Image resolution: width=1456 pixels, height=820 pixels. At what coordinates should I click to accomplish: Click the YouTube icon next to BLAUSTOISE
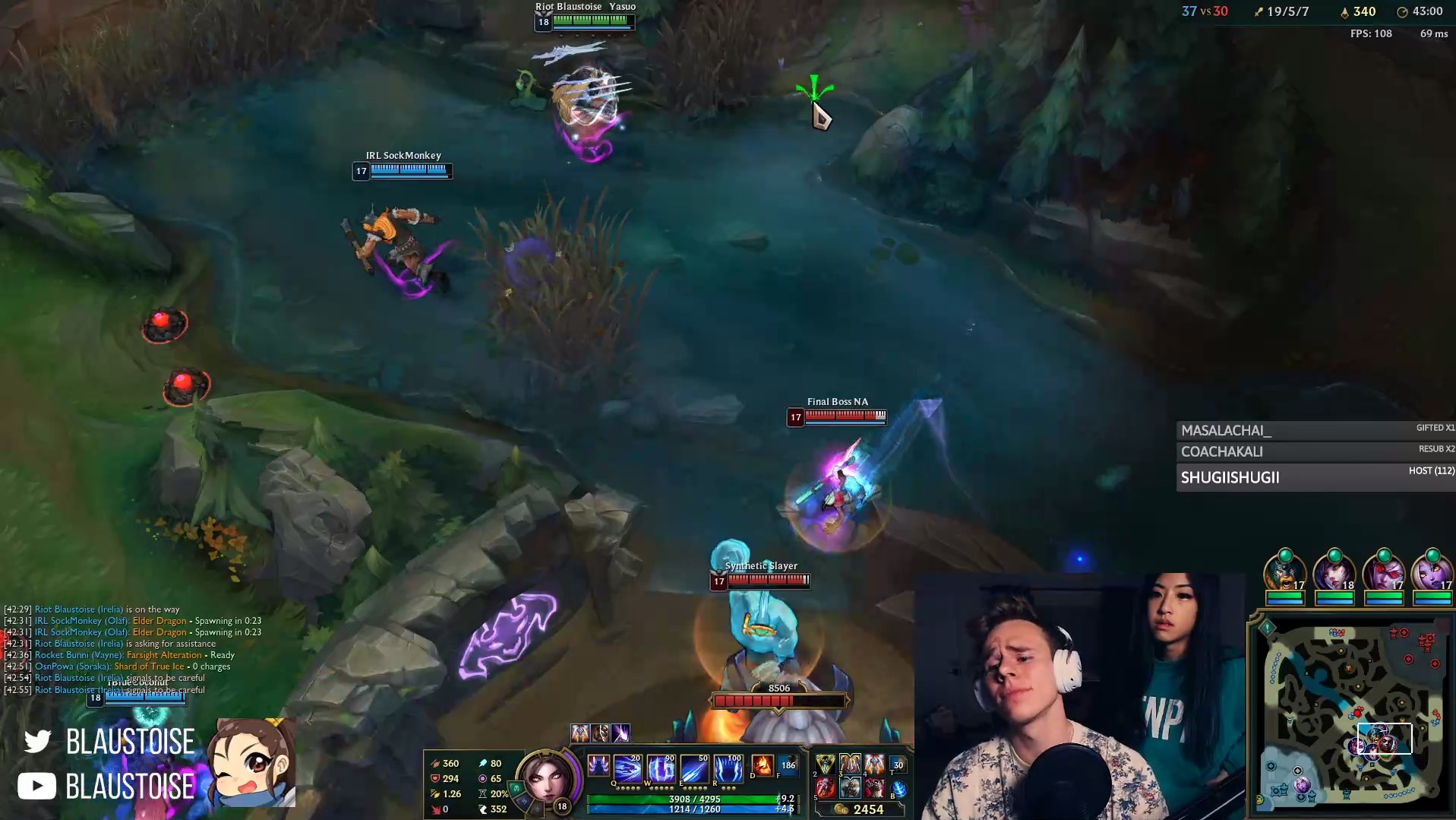(36, 786)
